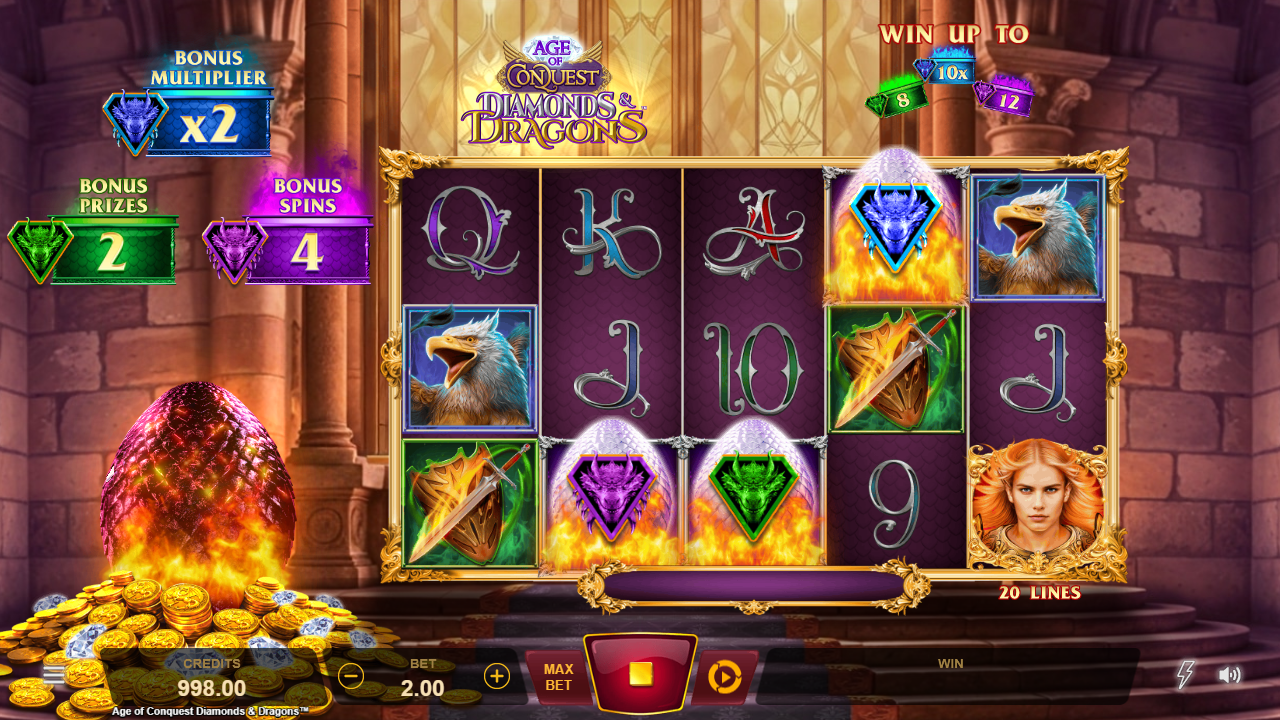The width and height of the screenshot is (1280, 720).
Task: Mute the game sound
Action: click(x=1229, y=675)
